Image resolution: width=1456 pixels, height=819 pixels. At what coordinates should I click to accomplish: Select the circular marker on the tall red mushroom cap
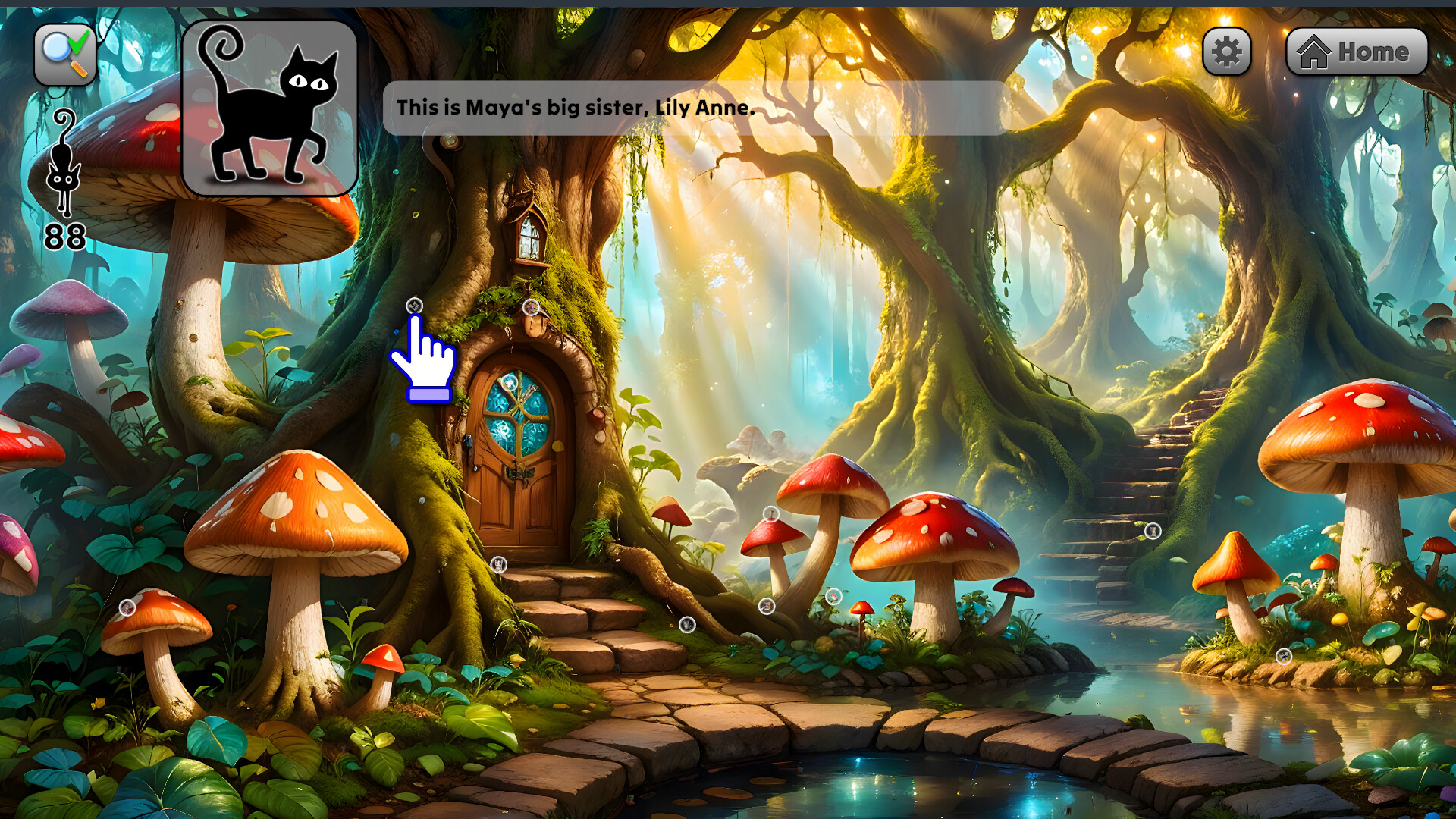[x=770, y=516]
